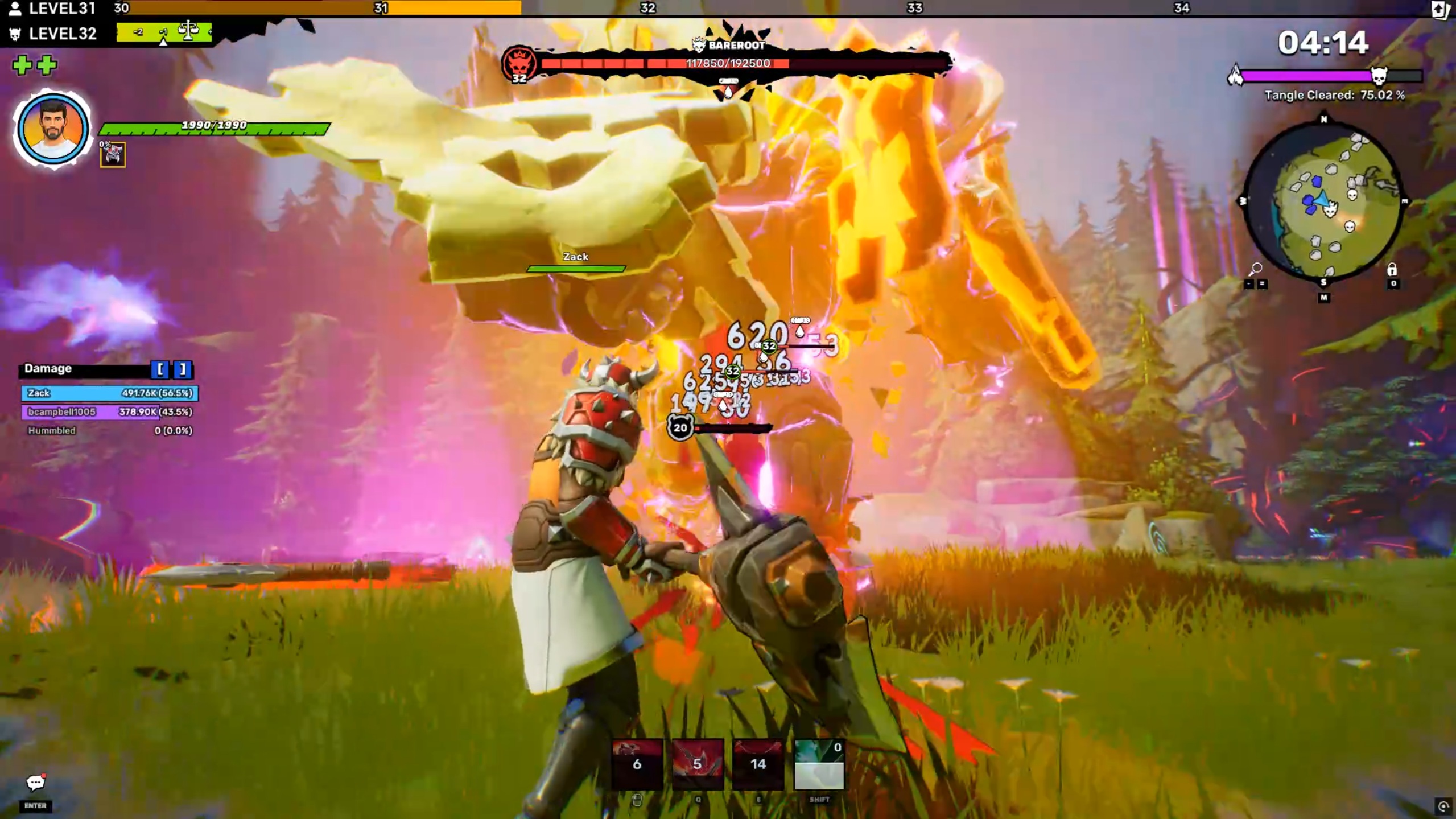Viewport: 1456px width, 819px height.
Task: Toggle the minimap padlock icon
Action: pos(1392,269)
